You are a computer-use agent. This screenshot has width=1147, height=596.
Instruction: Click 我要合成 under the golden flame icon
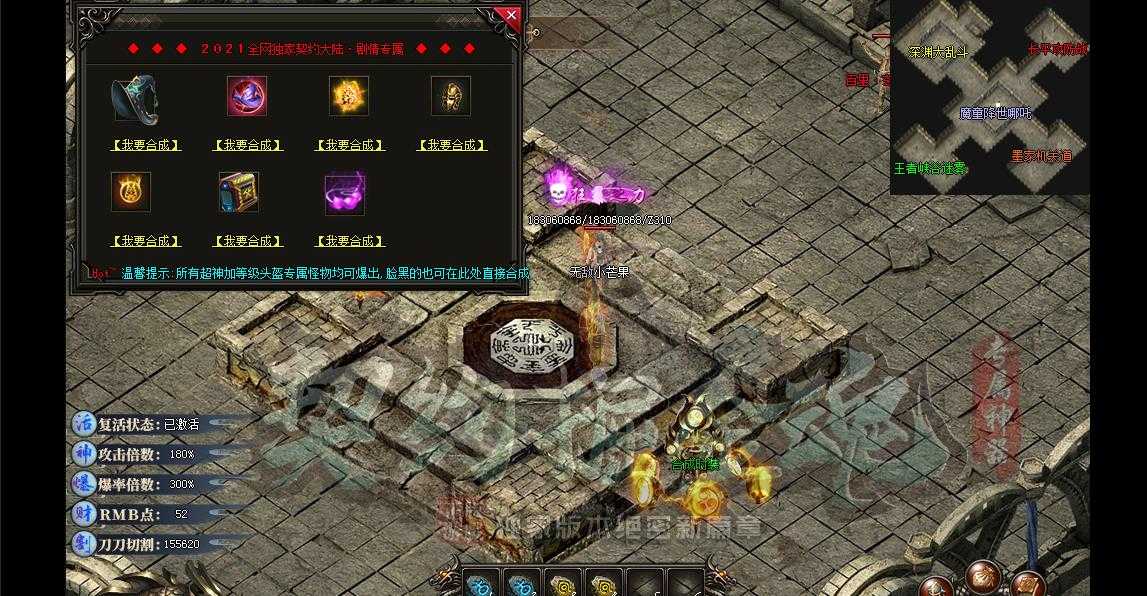[x=350, y=145]
